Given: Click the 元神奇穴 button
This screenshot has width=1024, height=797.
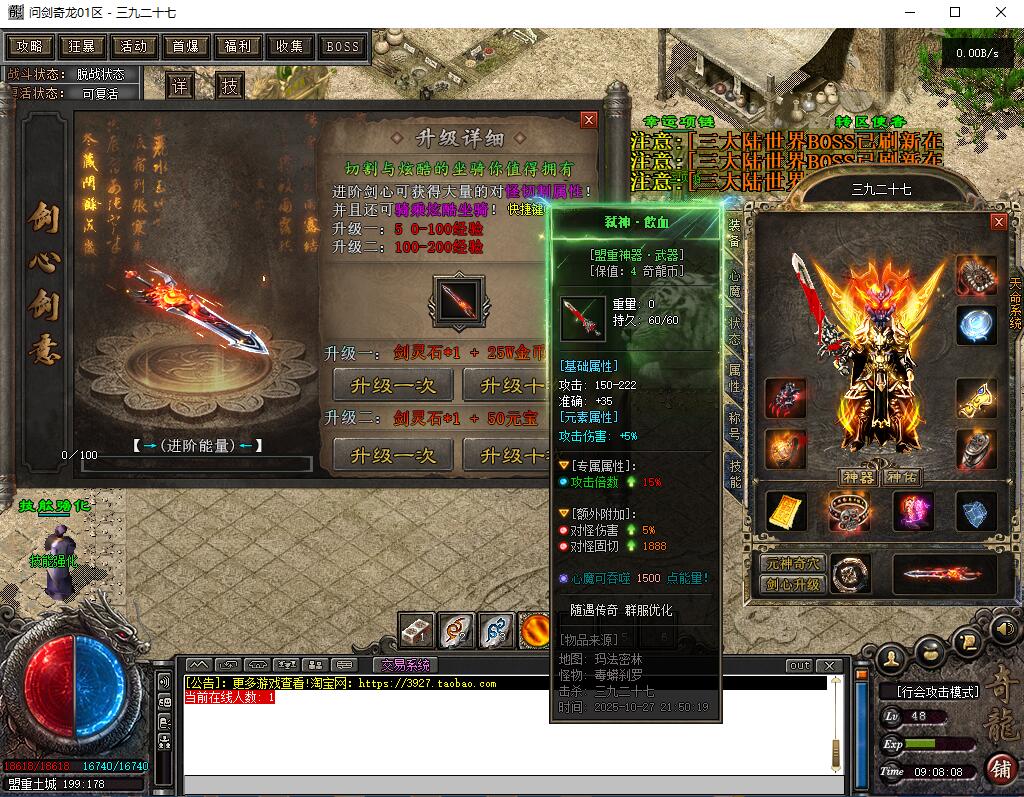Looking at the screenshot, I should pyautogui.click(x=792, y=564).
